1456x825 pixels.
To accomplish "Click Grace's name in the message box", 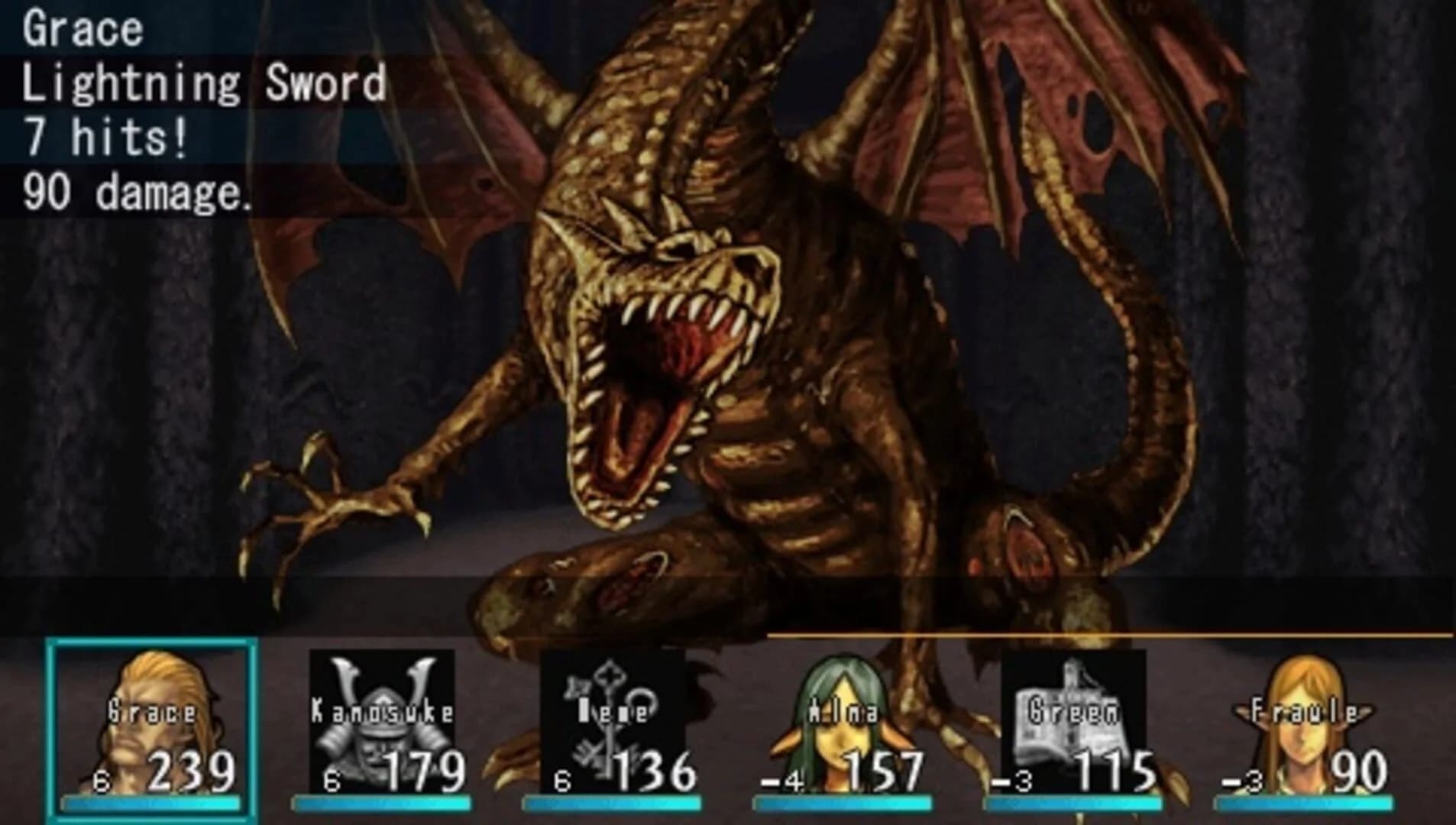I will tap(76, 31).
